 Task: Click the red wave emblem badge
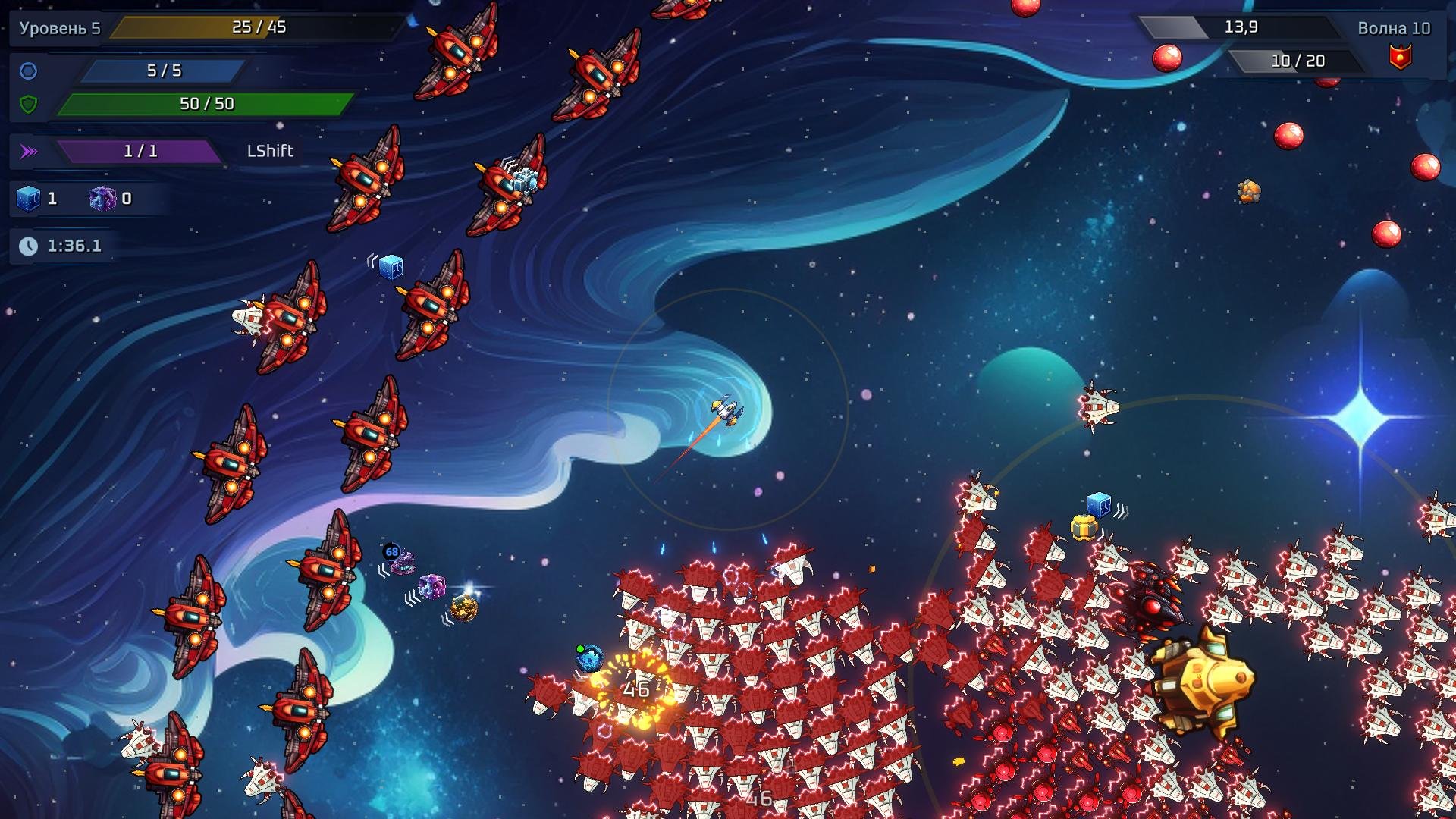1400,57
